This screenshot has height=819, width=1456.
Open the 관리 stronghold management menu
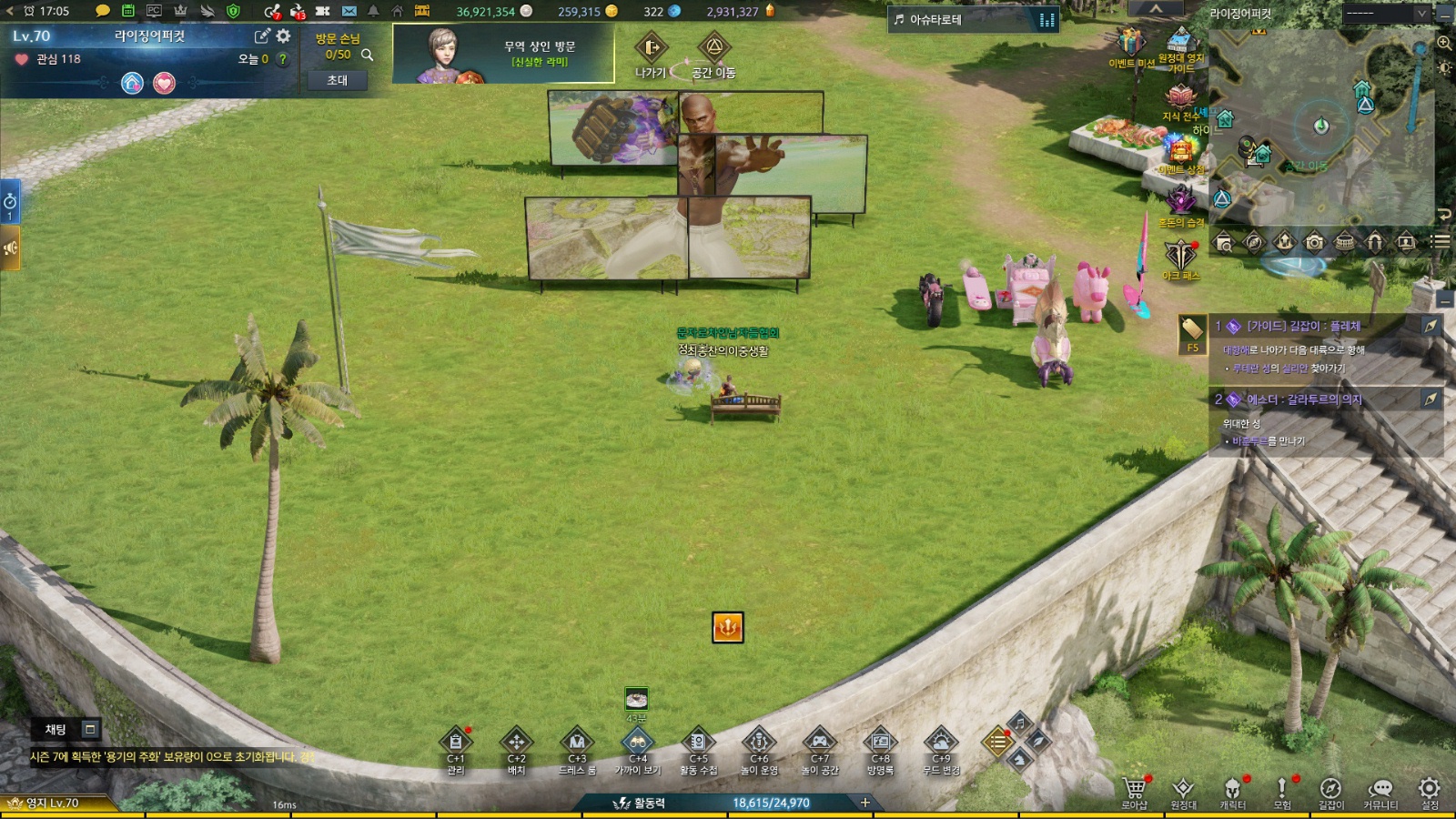pos(455,743)
